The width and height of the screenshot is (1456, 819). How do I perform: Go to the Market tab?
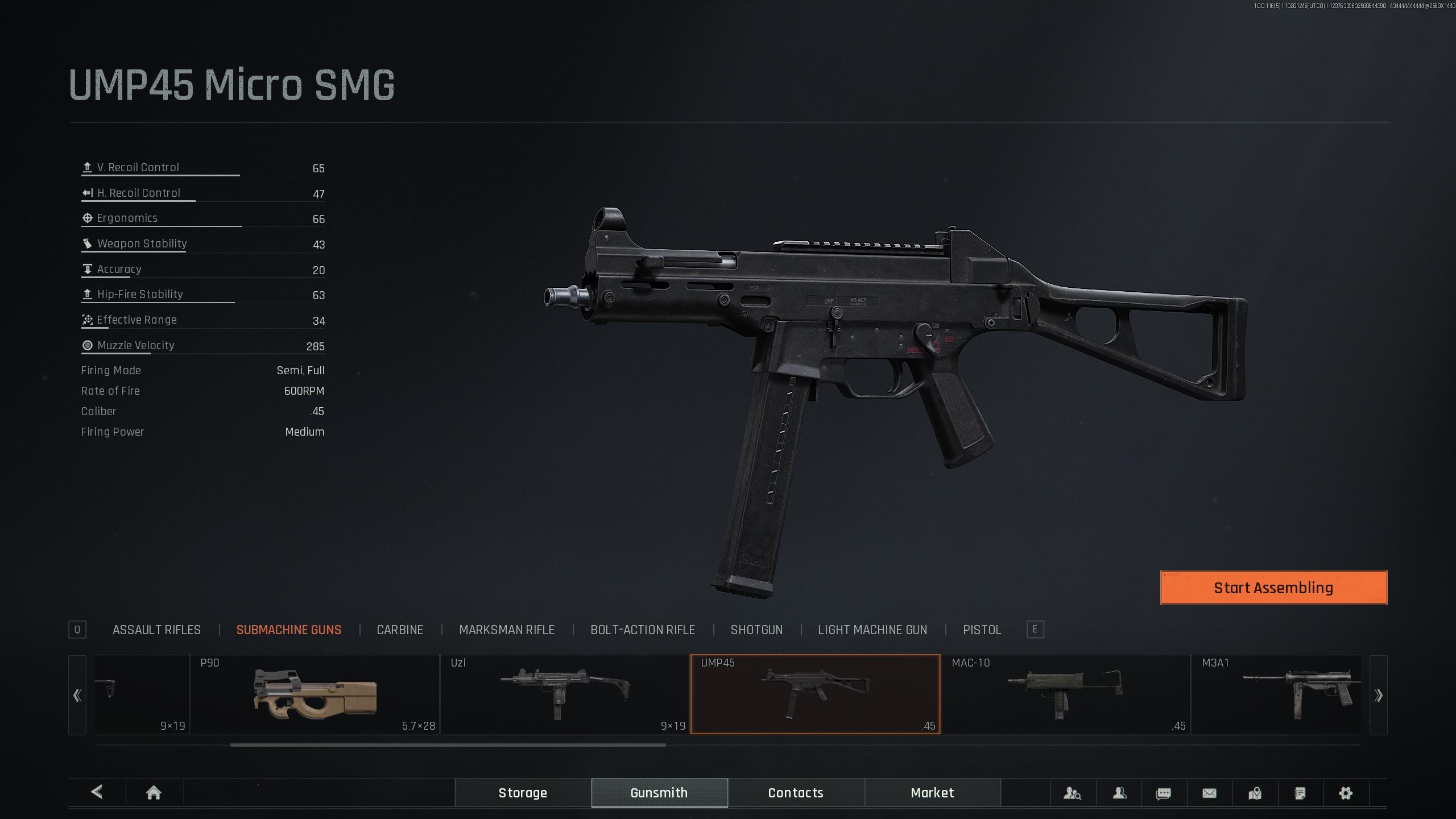pos(932,793)
